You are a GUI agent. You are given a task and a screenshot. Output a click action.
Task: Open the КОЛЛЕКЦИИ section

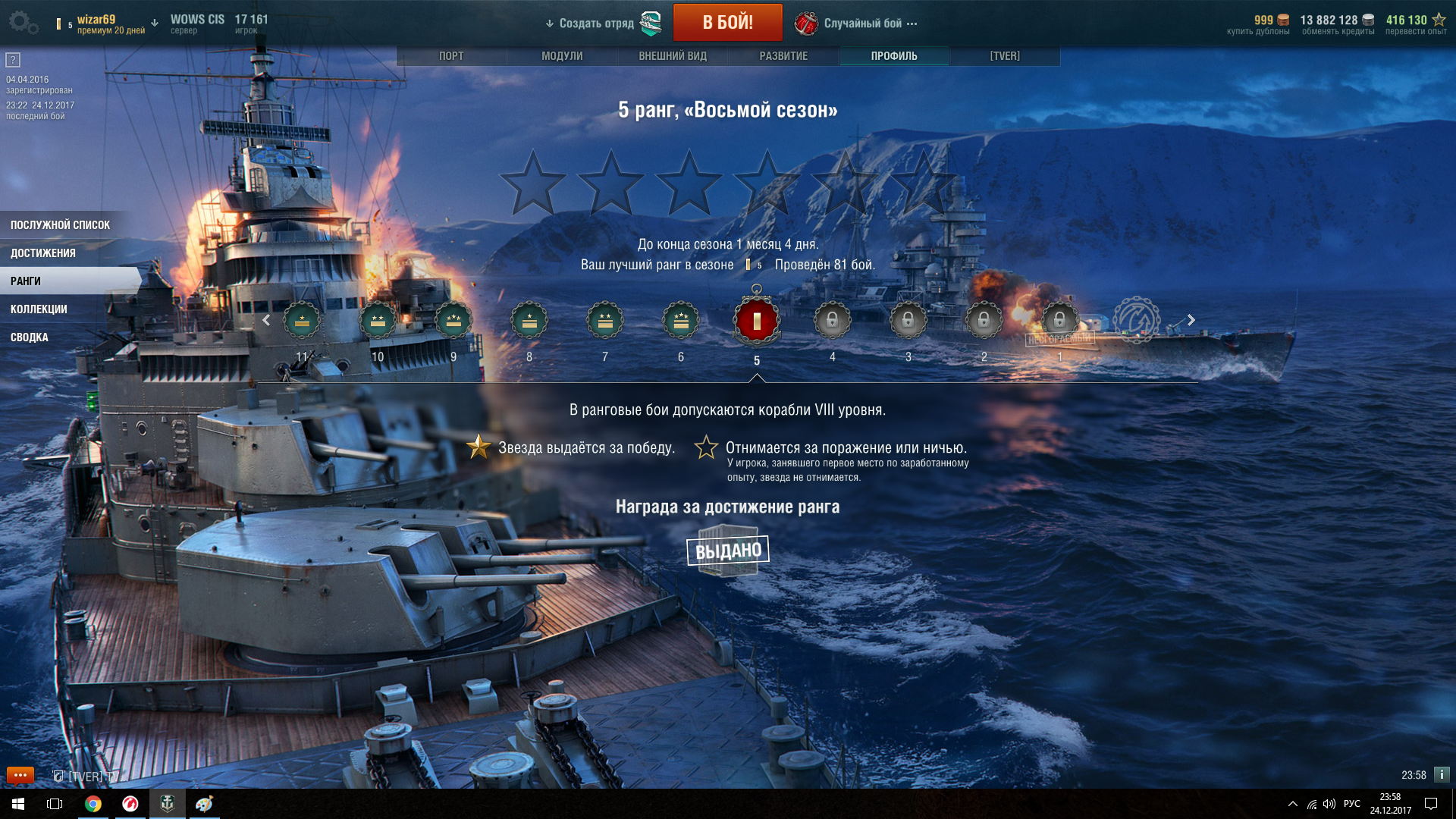[39, 309]
